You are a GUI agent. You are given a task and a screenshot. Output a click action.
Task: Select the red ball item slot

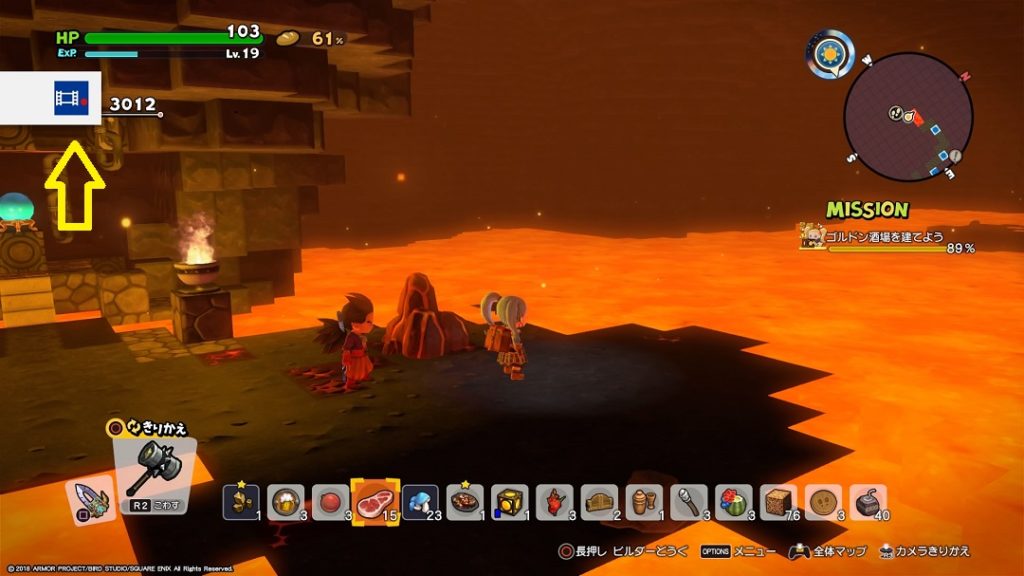(331, 501)
